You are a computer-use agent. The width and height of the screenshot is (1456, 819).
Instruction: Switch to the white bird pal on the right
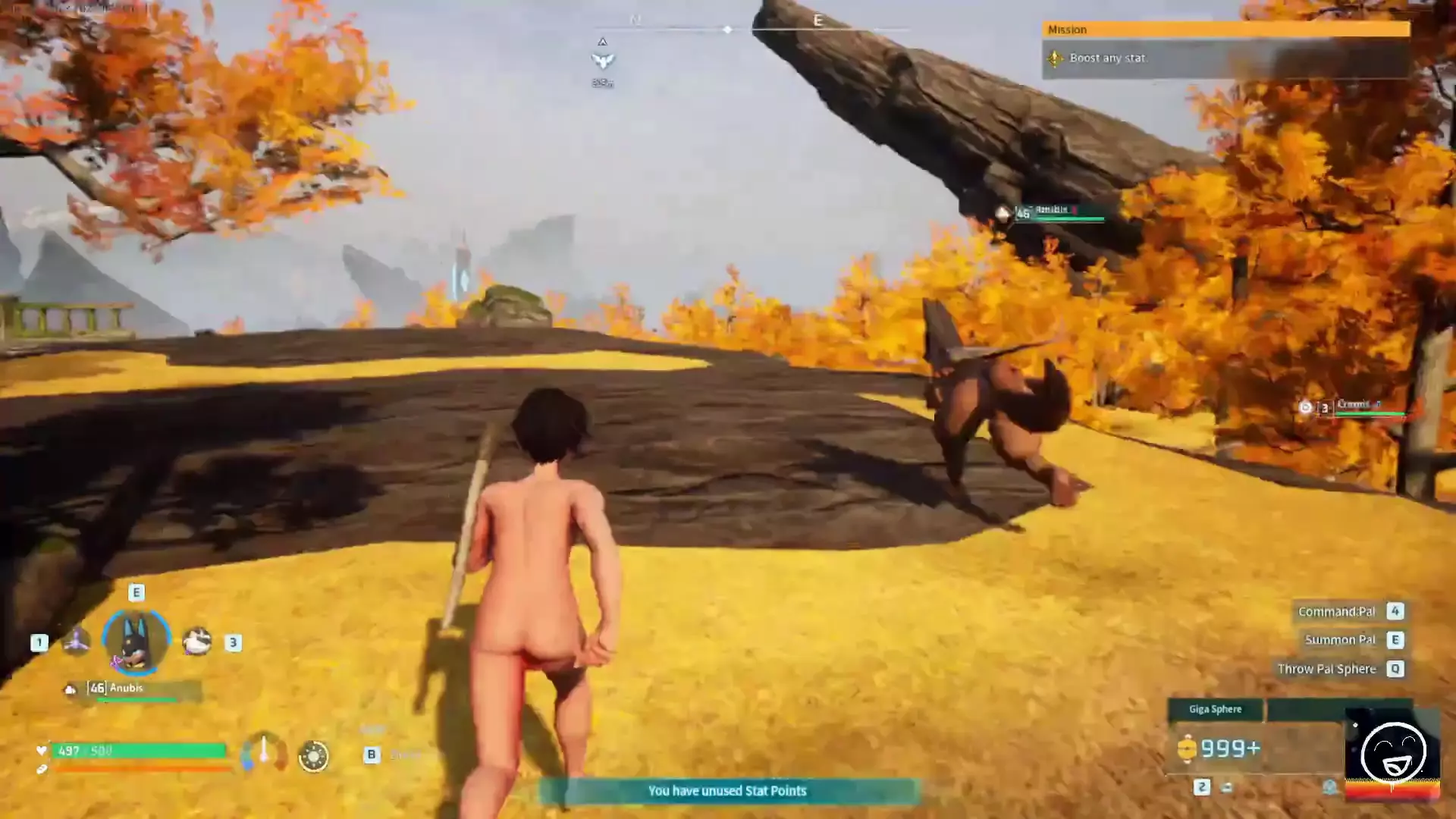point(197,642)
